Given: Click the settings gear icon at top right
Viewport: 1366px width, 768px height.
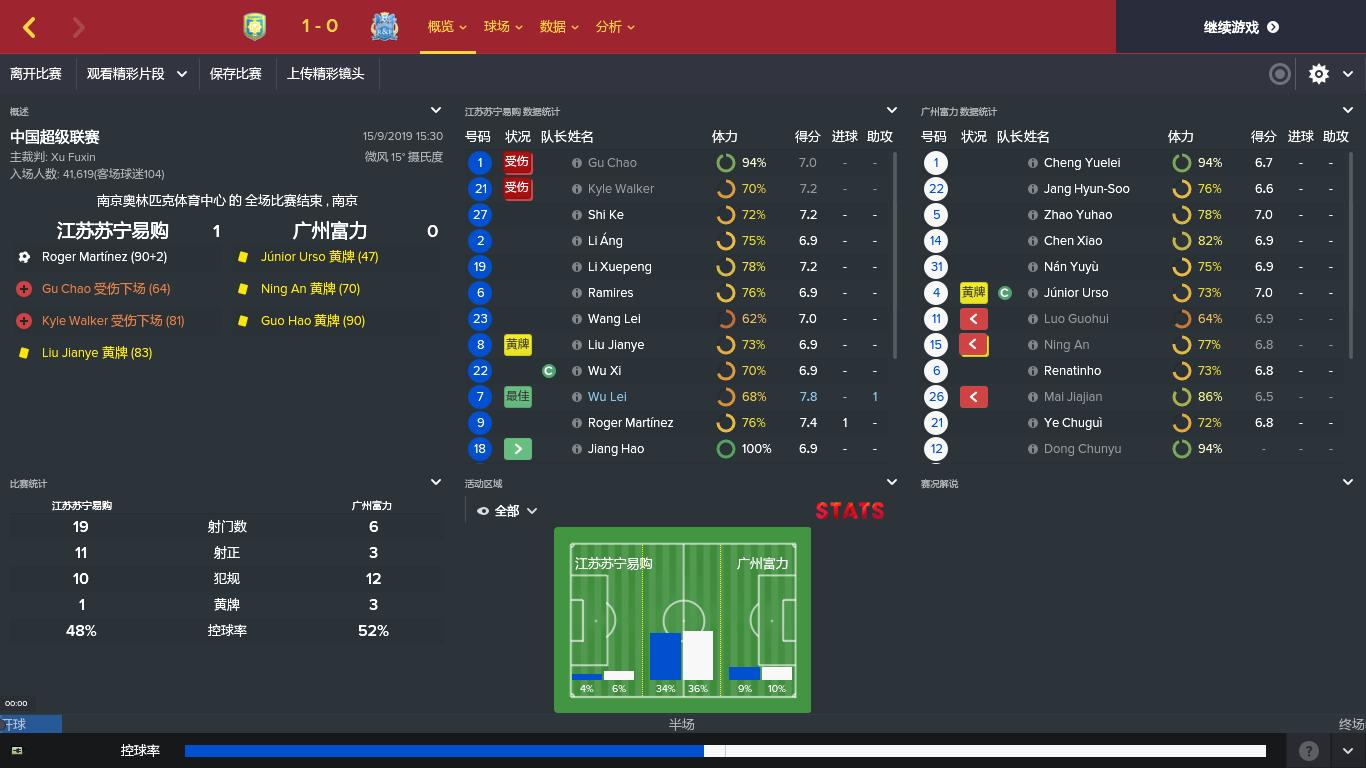Looking at the screenshot, I should pyautogui.click(x=1319, y=74).
